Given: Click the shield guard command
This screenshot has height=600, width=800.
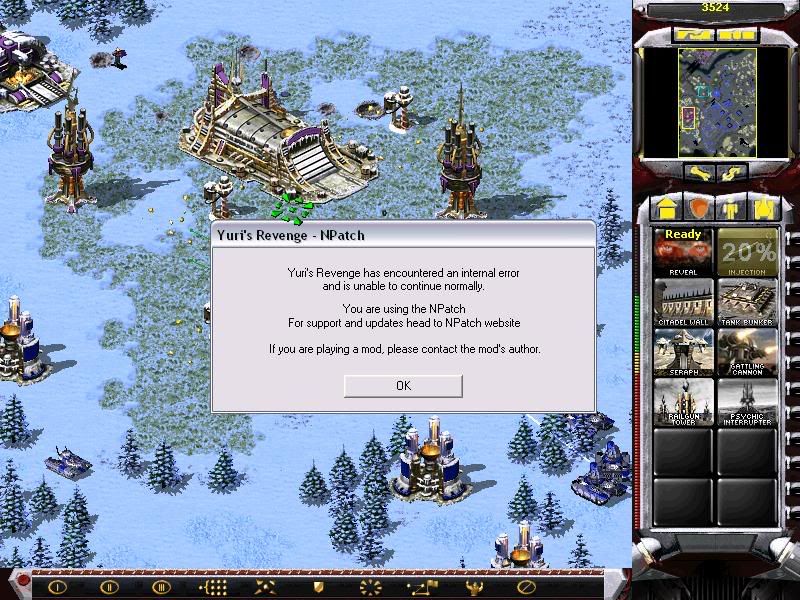Looking at the screenshot, I should [x=319, y=586].
